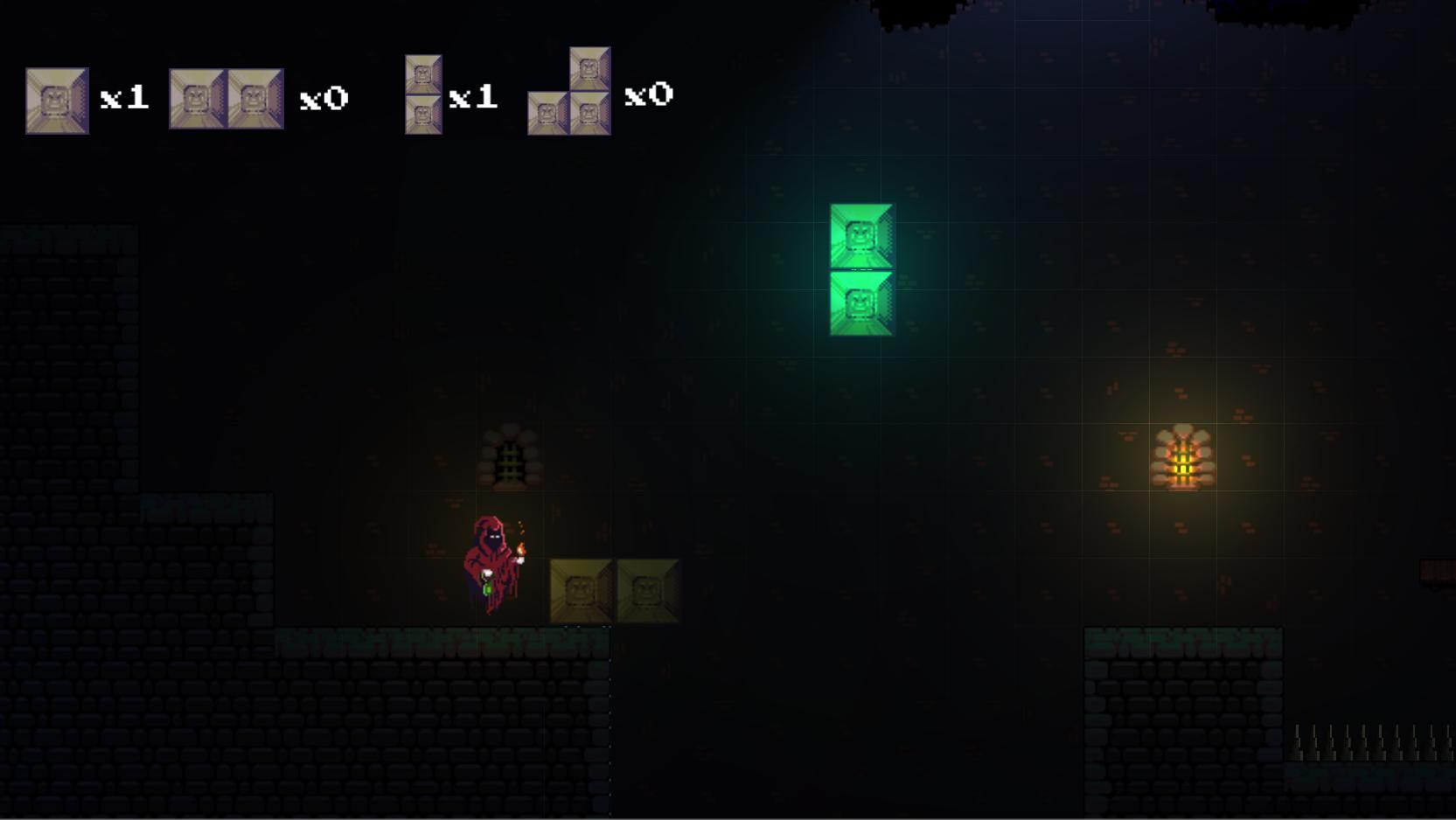Image resolution: width=1456 pixels, height=820 pixels.
Task: Click the green ghost block preview's bottom half
Action: pos(860,302)
